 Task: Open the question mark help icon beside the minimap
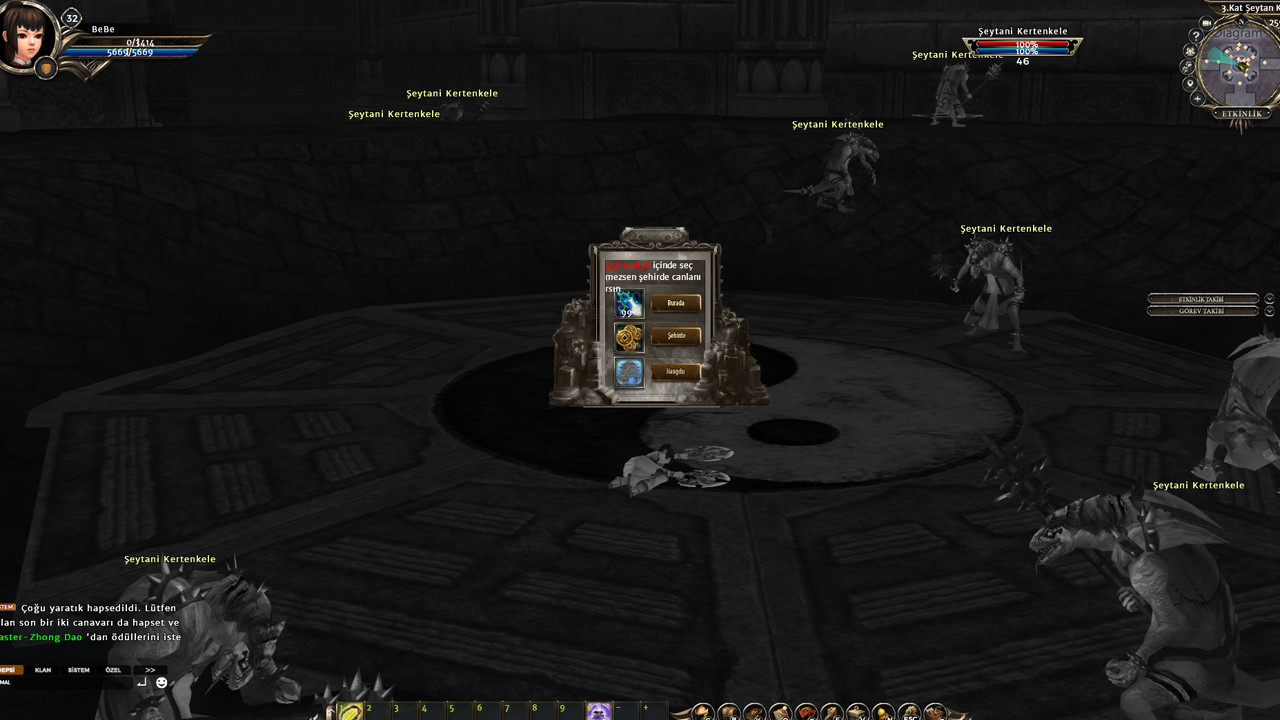click(1196, 35)
